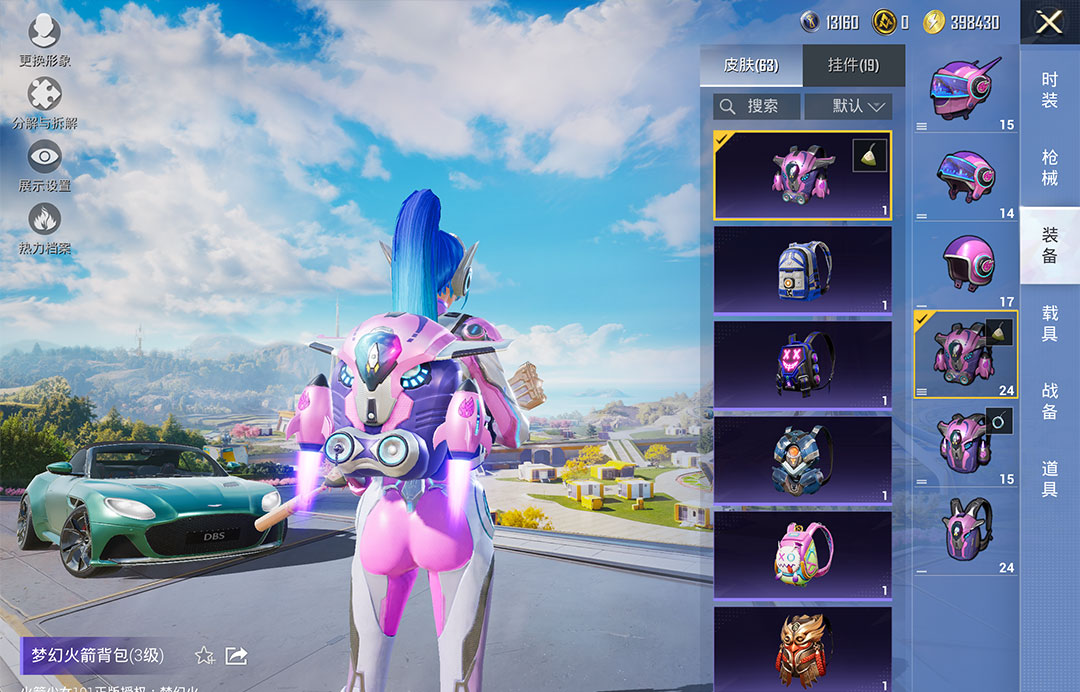1080x692 pixels.
Task: Click the 搜索 search box
Action: (x=757, y=106)
